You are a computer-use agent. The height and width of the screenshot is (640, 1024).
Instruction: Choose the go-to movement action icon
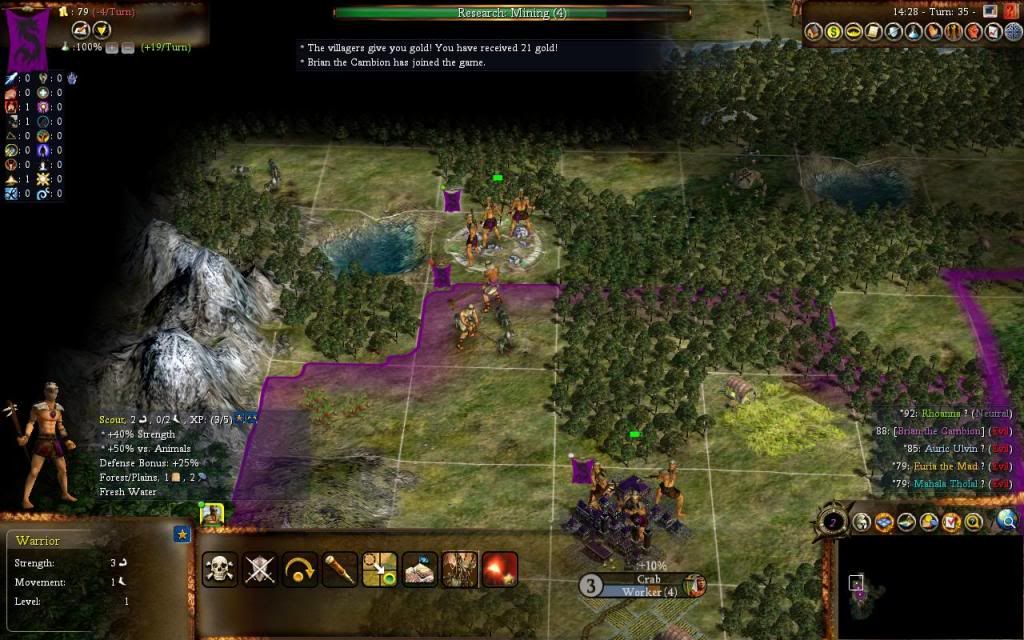pos(379,569)
